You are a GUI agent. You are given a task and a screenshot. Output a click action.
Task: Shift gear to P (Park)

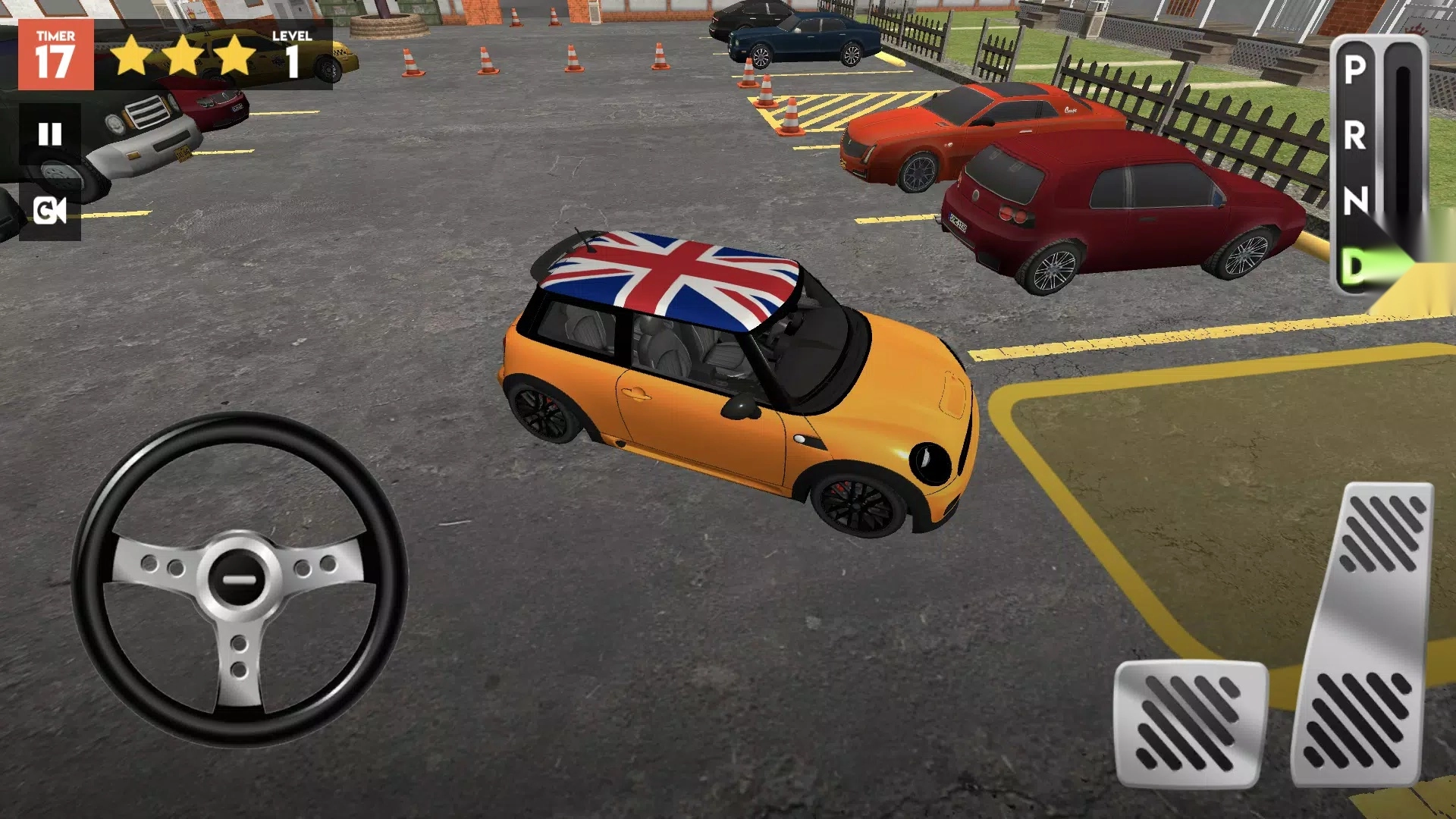pyautogui.click(x=1355, y=70)
